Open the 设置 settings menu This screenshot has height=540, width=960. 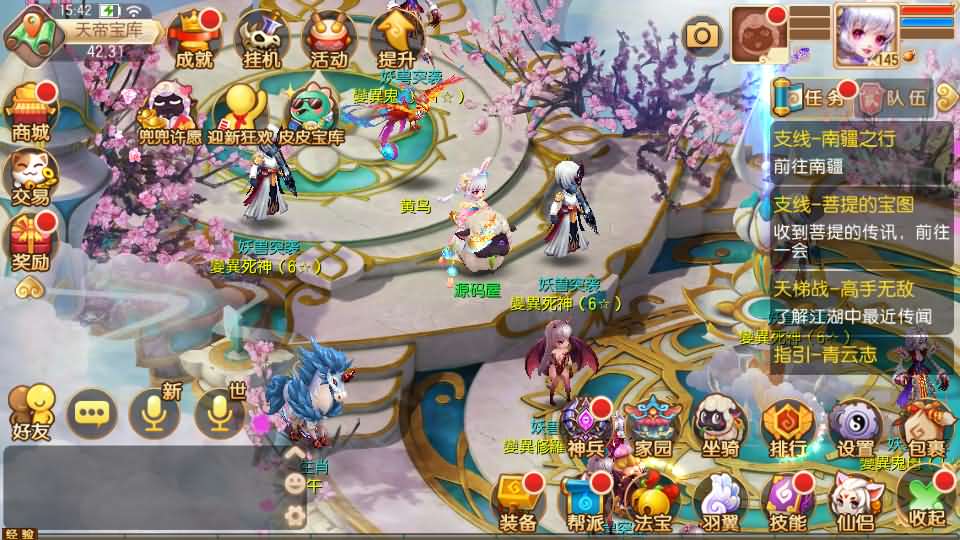tap(855, 428)
